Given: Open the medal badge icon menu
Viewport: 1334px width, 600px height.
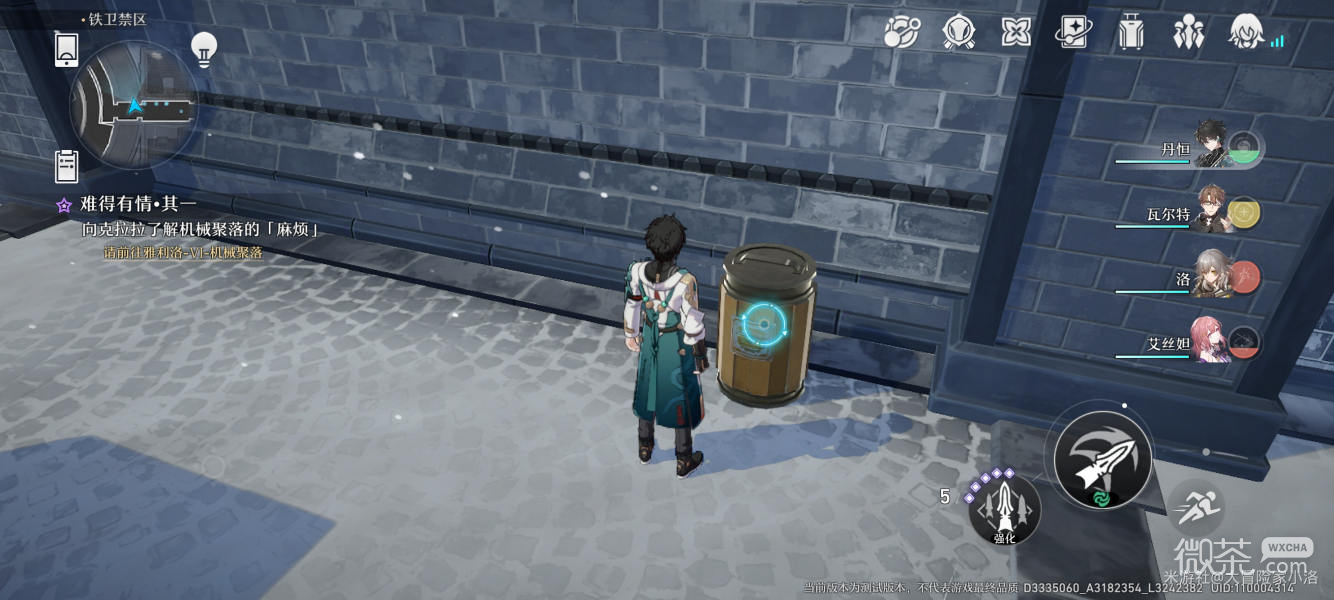Looking at the screenshot, I should point(958,32).
